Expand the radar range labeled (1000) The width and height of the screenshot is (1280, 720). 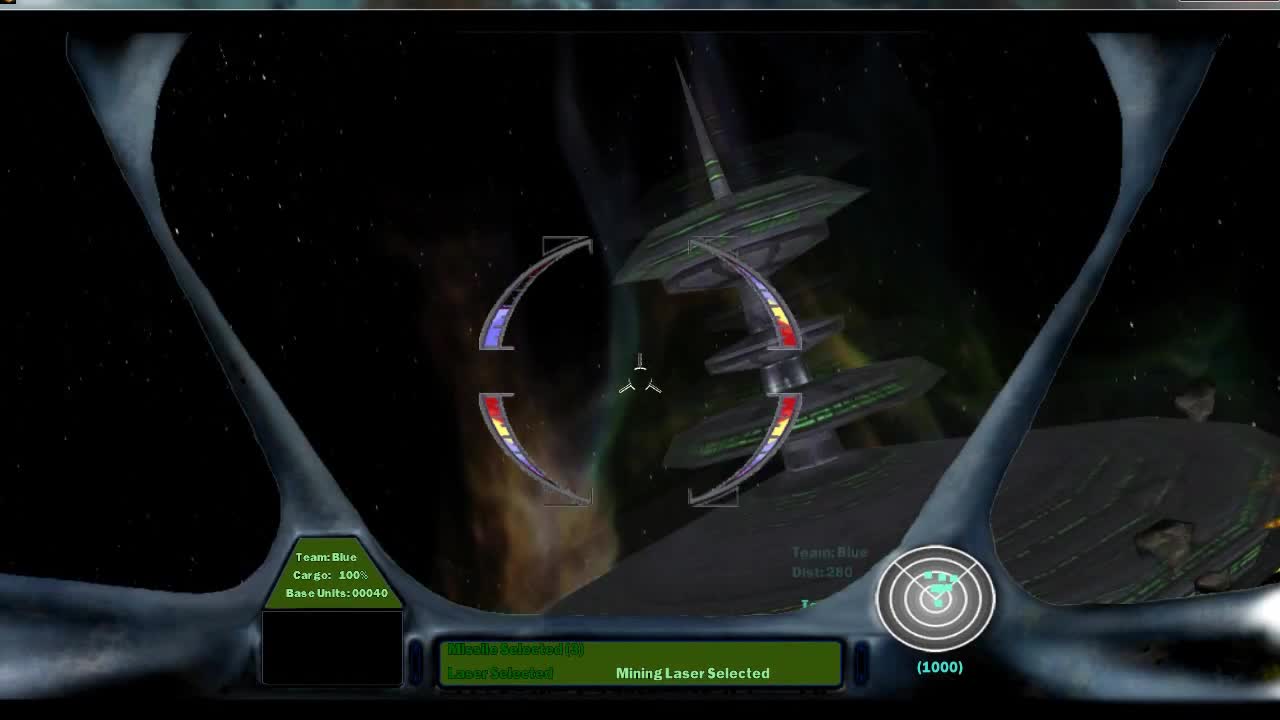(938, 666)
